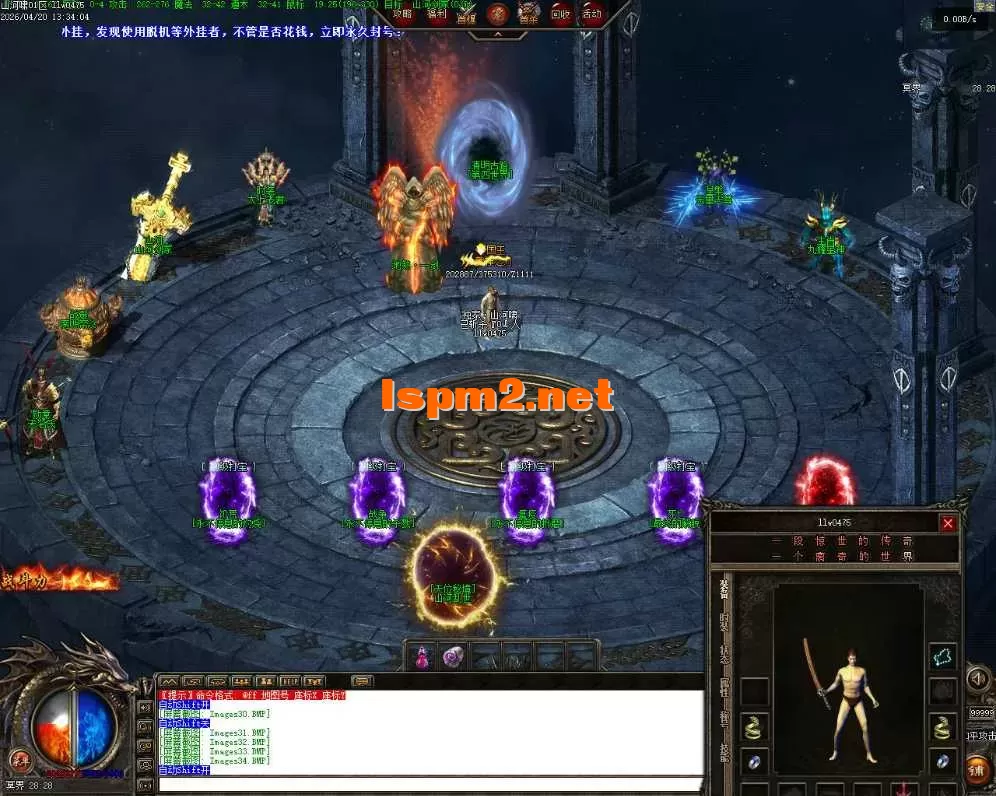Select the right snake bracelet slot
The width and height of the screenshot is (996, 796).
pos(942,727)
